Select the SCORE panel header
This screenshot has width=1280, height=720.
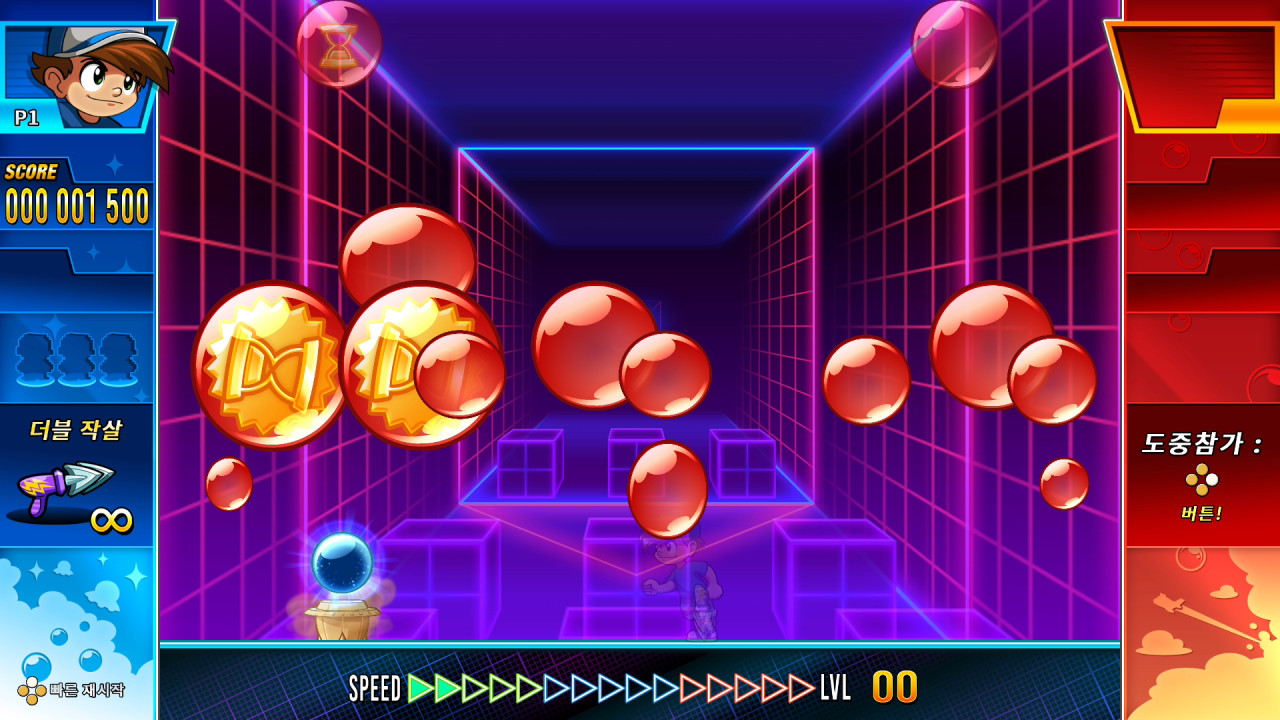click(x=32, y=170)
